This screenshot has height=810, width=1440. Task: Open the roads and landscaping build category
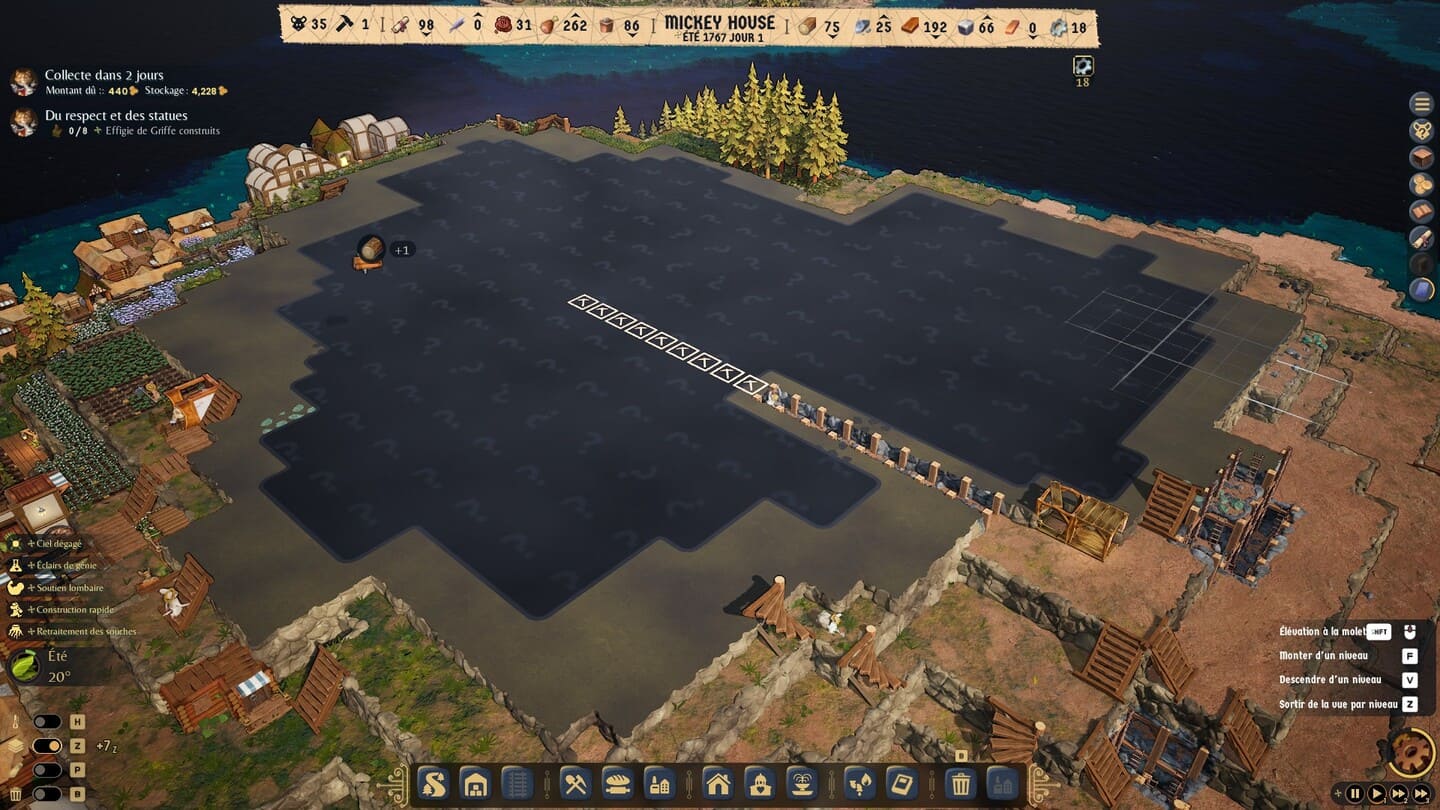pos(432,782)
